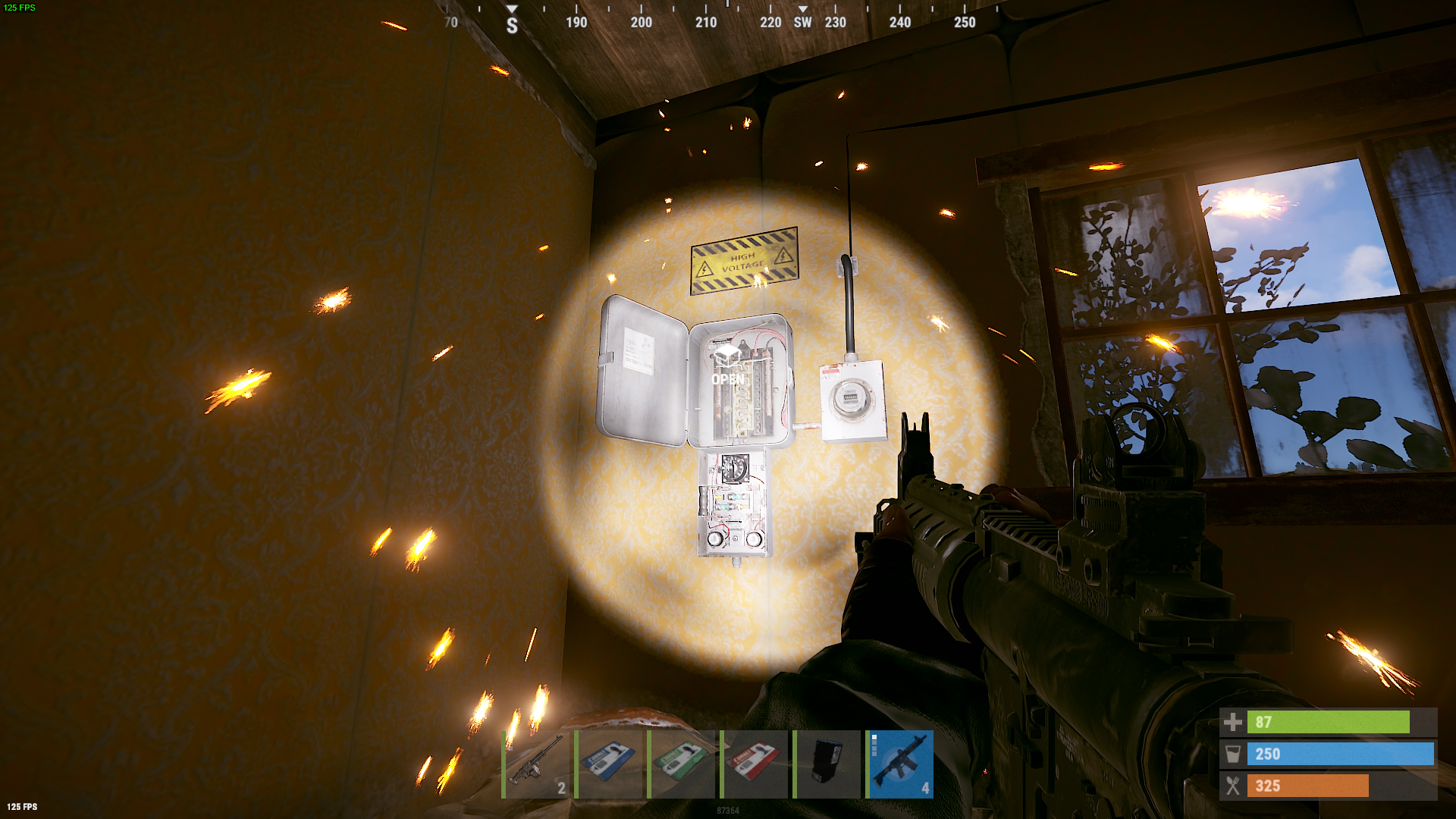Image resolution: width=1456 pixels, height=819 pixels.
Task: Select the light machine gun hotbar slot
Action: [536, 764]
